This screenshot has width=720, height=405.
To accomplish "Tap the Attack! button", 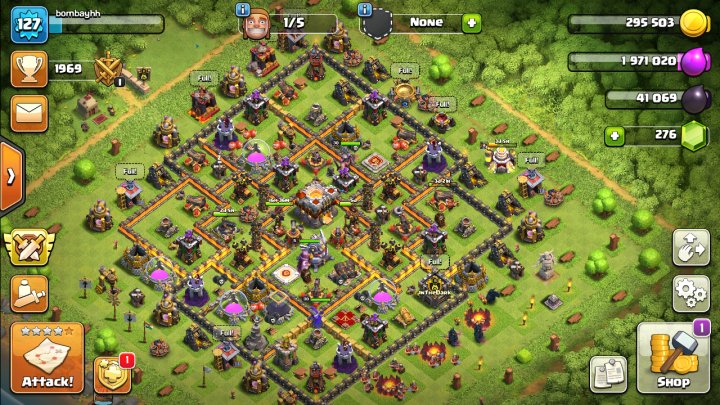I will (x=47, y=358).
